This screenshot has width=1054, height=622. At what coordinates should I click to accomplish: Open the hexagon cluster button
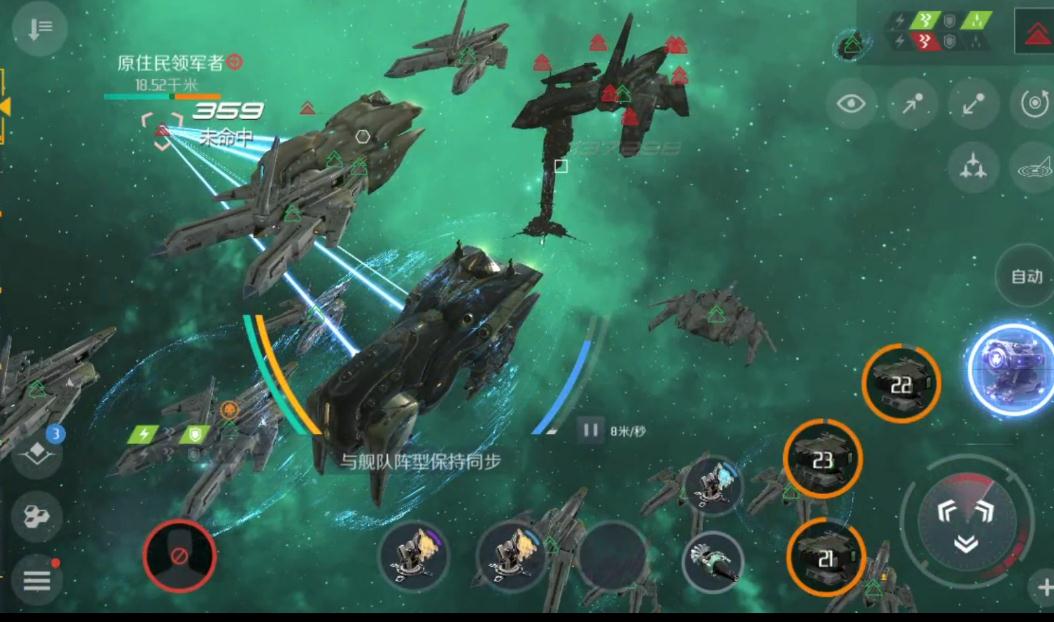pos(37,516)
